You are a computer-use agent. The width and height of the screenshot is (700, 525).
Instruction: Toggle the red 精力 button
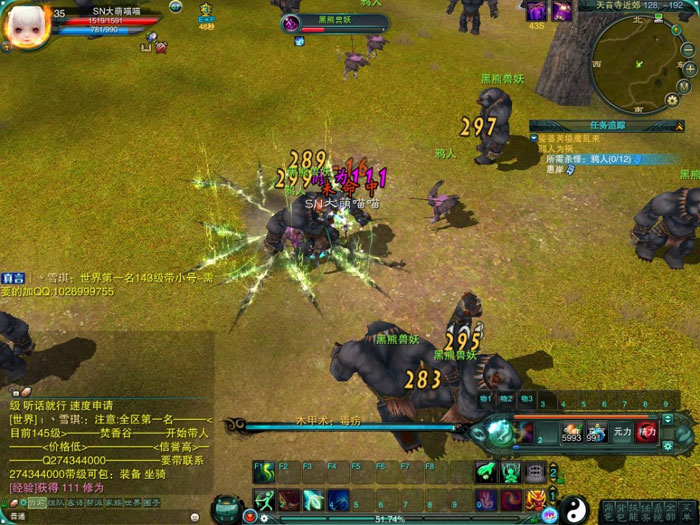click(647, 431)
